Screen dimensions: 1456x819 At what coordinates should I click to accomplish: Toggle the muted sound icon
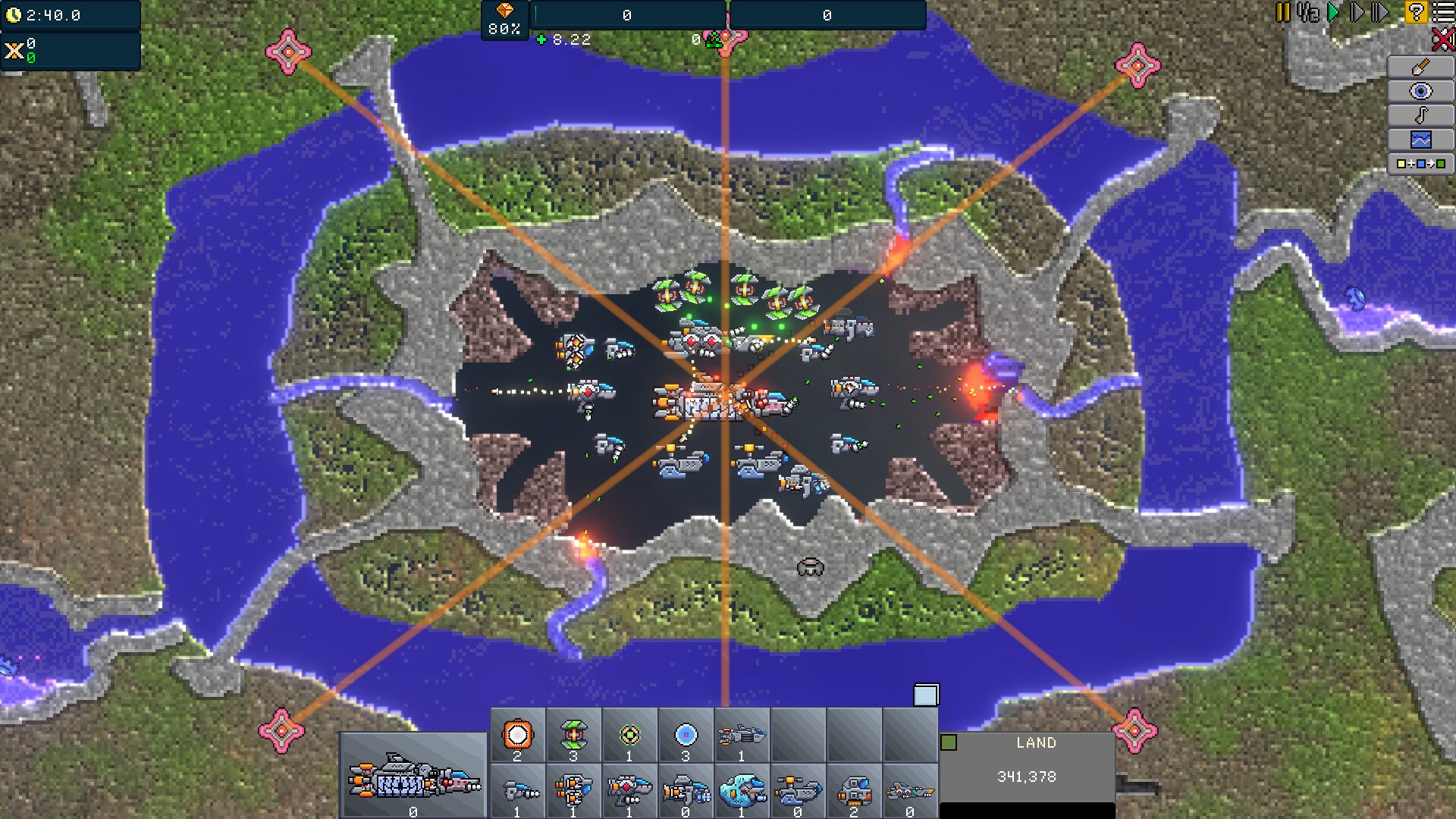click(1442, 39)
